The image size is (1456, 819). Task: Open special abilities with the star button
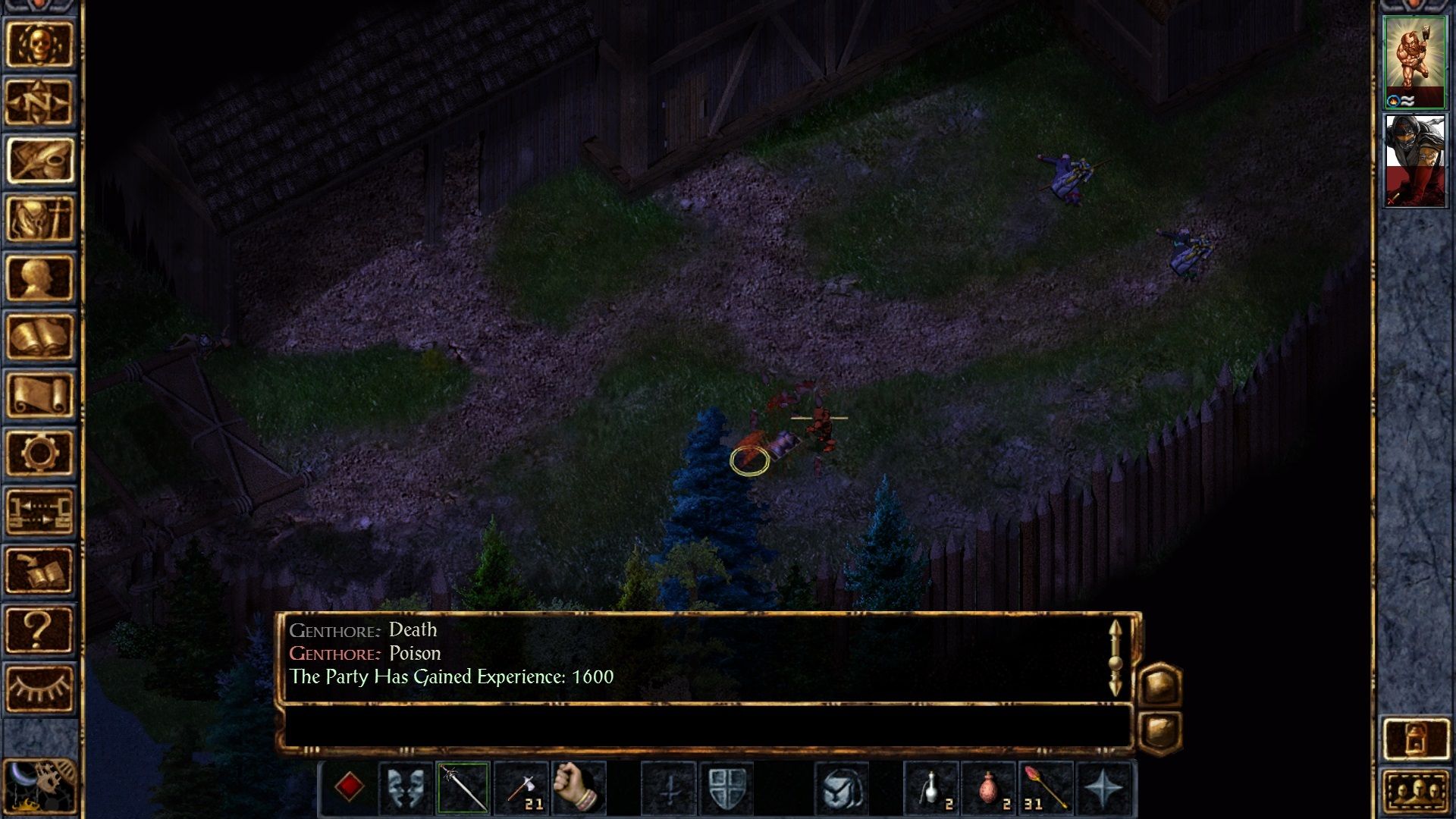point(1103,787)
